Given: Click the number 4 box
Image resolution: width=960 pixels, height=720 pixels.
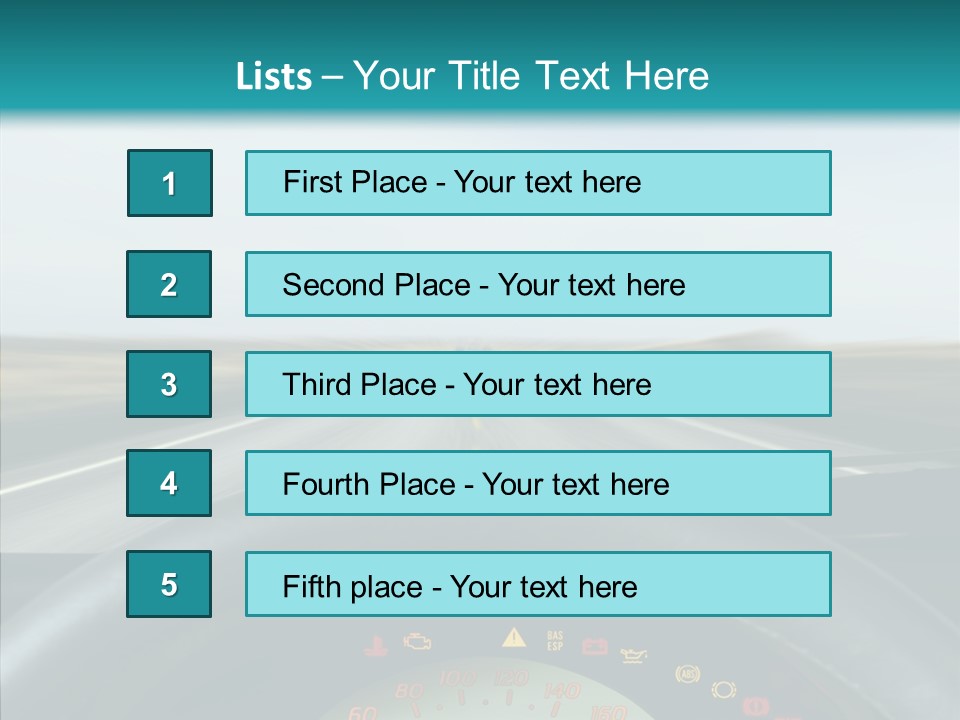Looking at the screenshot, I should click(169, 484).
